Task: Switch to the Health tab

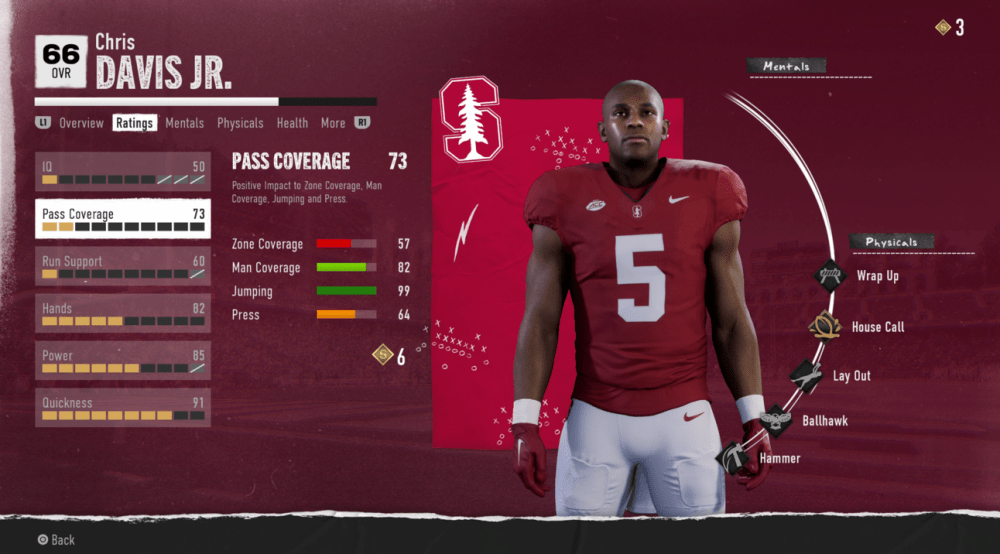Action: click(292, 123)
